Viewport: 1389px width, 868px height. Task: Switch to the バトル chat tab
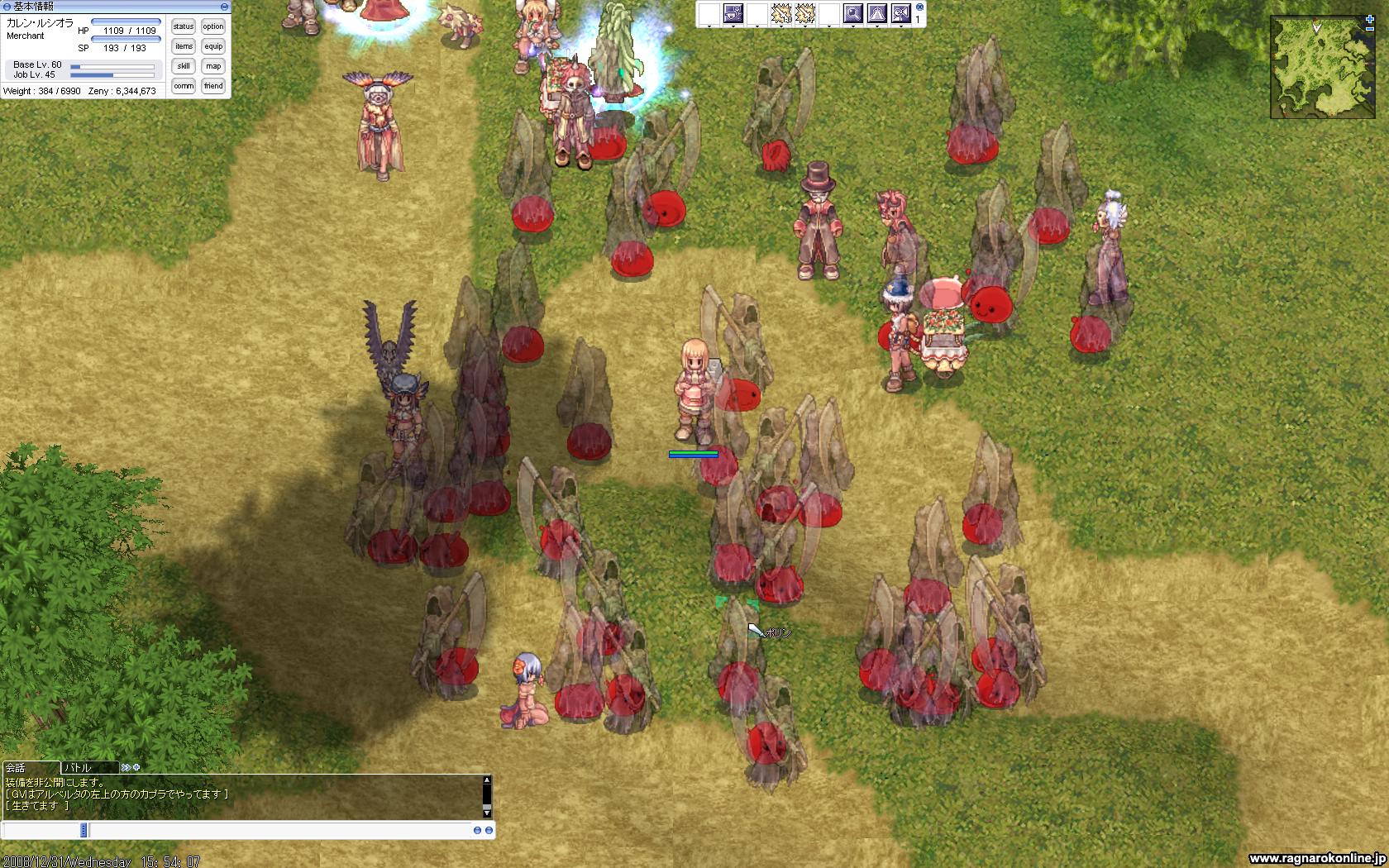89,767
